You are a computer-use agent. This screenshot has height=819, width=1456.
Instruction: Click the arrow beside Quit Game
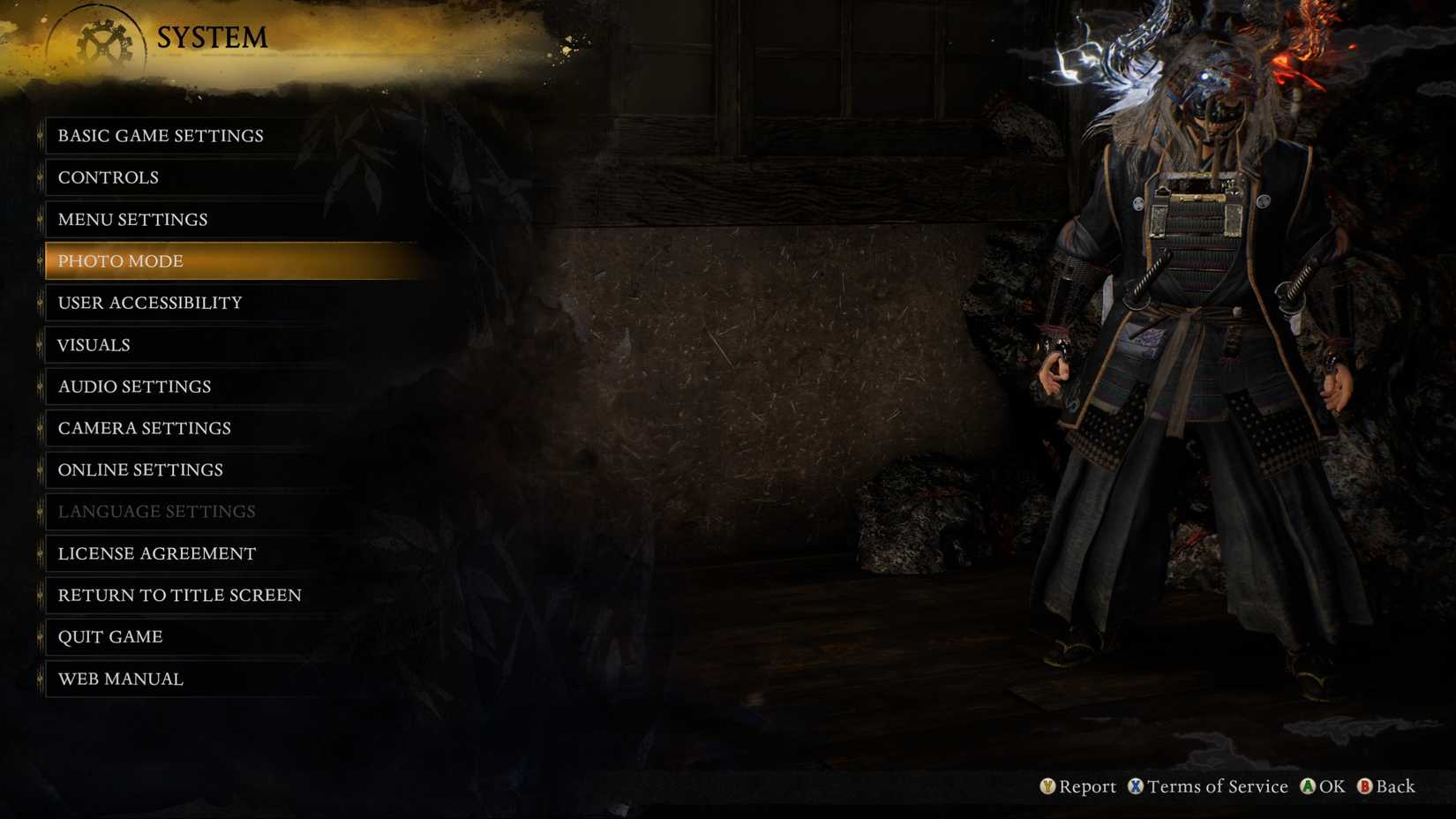41,636
